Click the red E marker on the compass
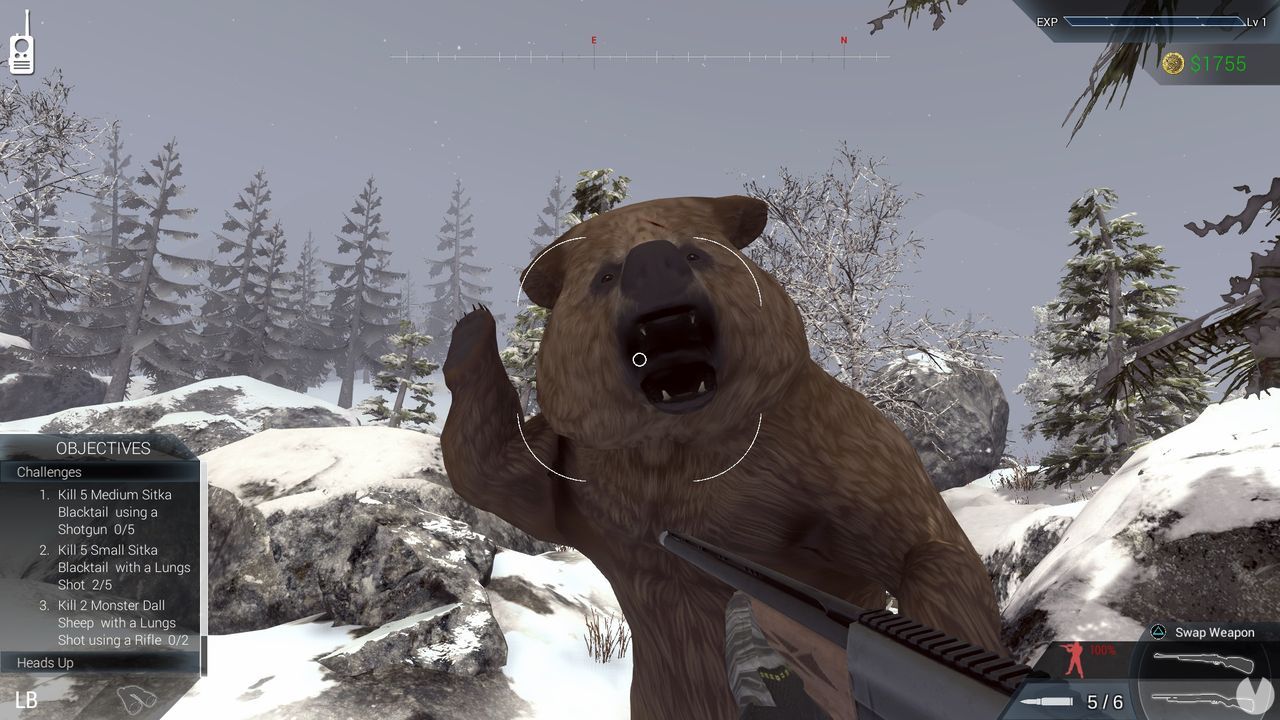This screenshot has height=720, width=1280. [x=595, y=41]
